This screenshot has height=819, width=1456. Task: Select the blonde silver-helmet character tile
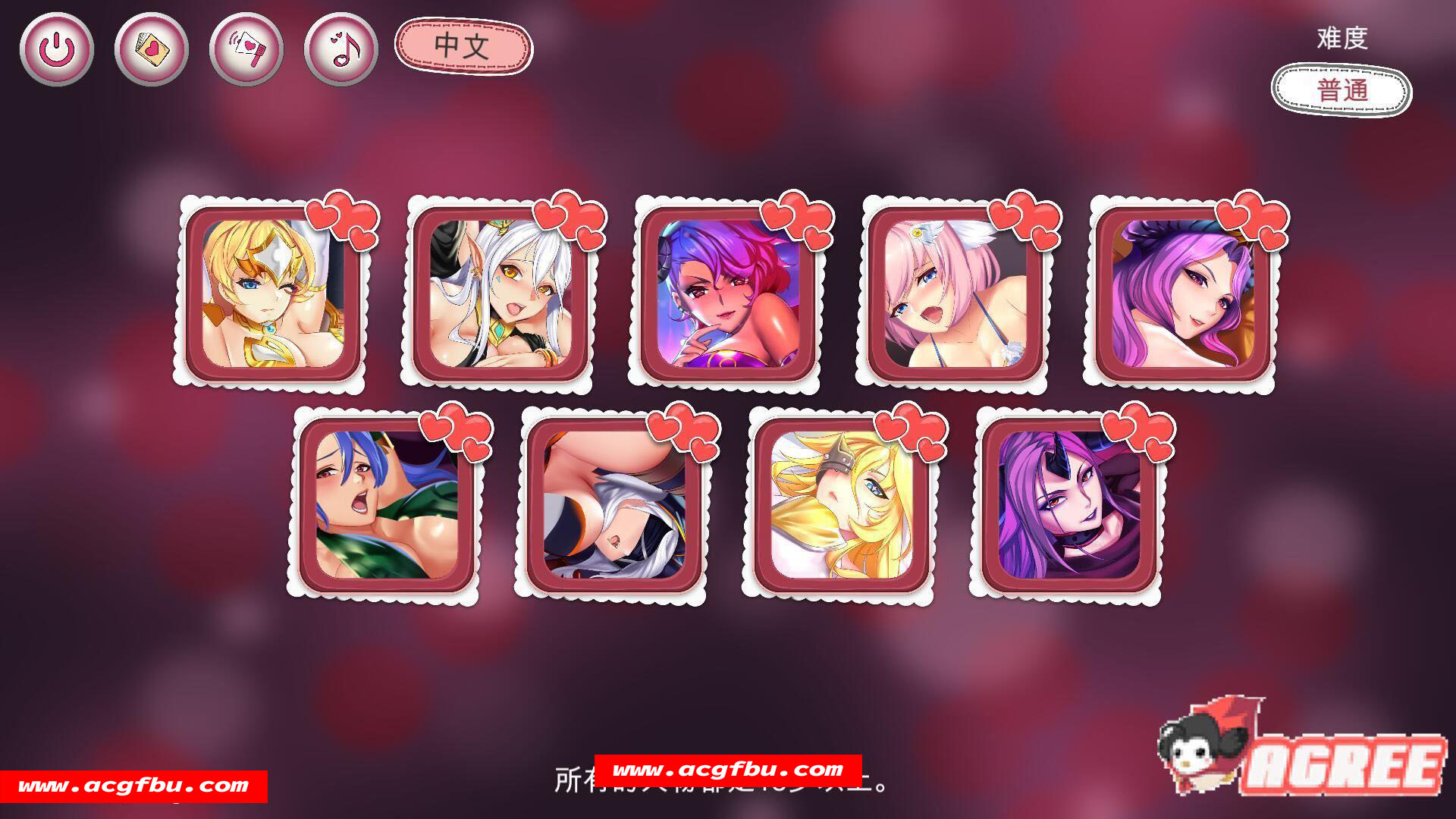(x=272, y=293)
